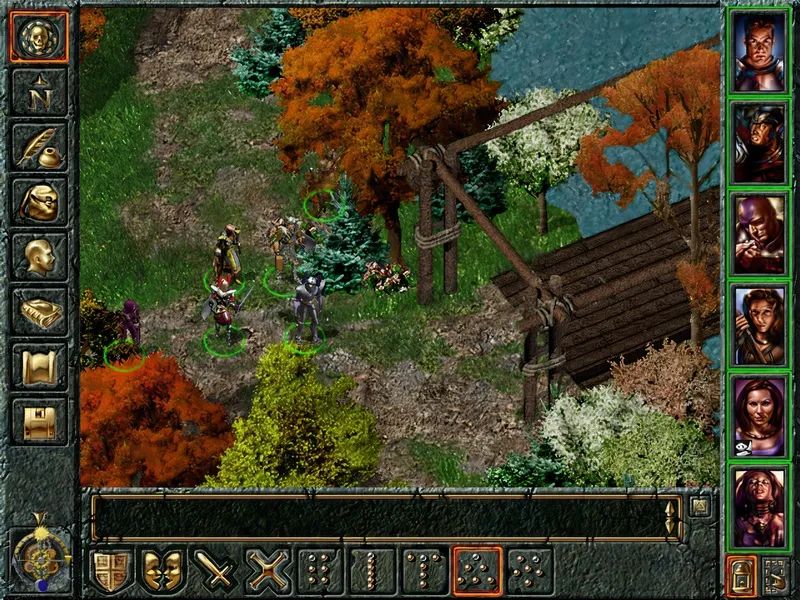The image size is (800, 600).
Task: Select the long-haired woman portrait
Action: tap(759, 324)
